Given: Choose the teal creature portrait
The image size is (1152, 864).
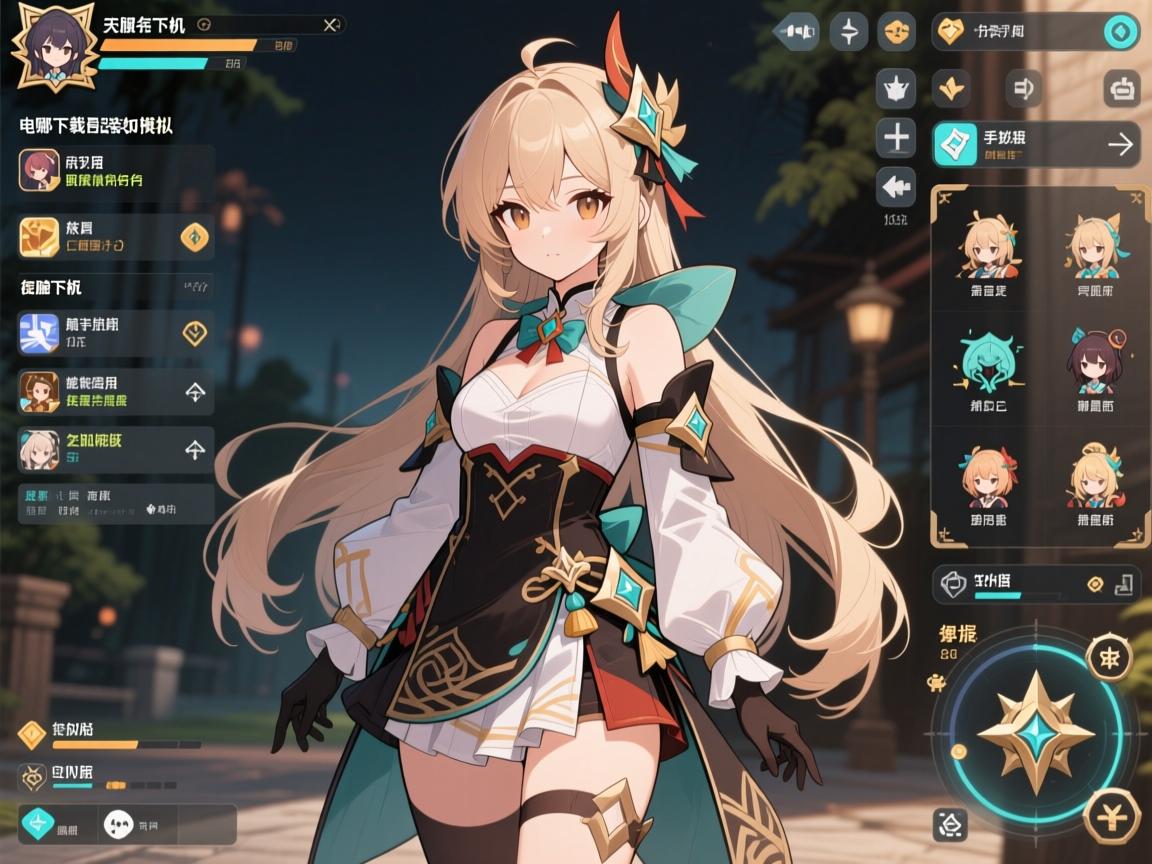Looking at the screenshot, I should (986, 362).
